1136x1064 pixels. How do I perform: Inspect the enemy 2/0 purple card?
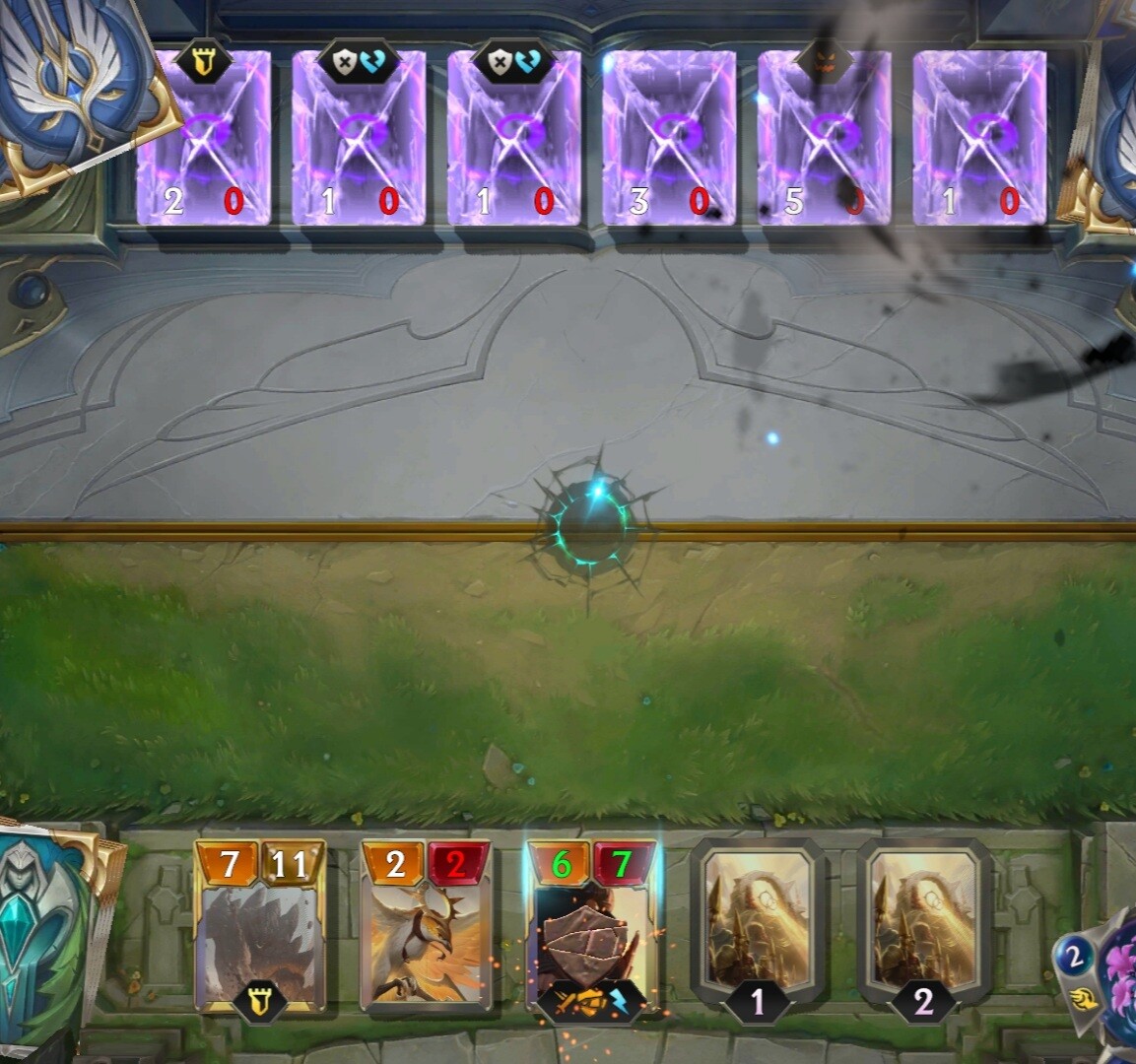(204, 138)
